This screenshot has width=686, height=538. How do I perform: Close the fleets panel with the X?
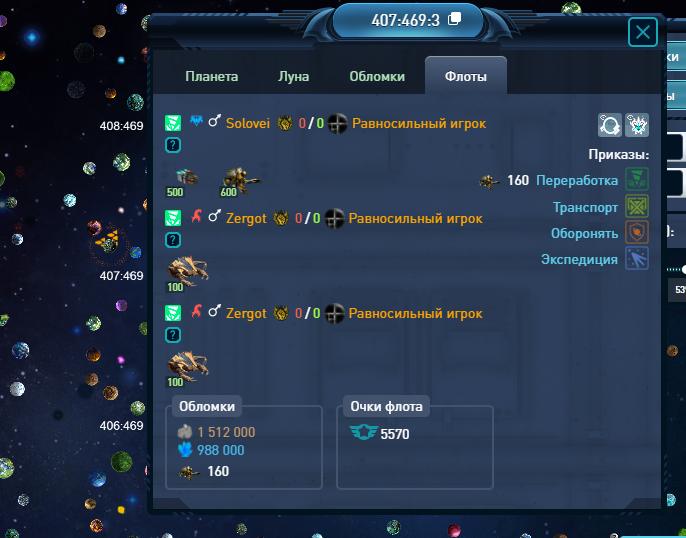(x=642, y=34)
